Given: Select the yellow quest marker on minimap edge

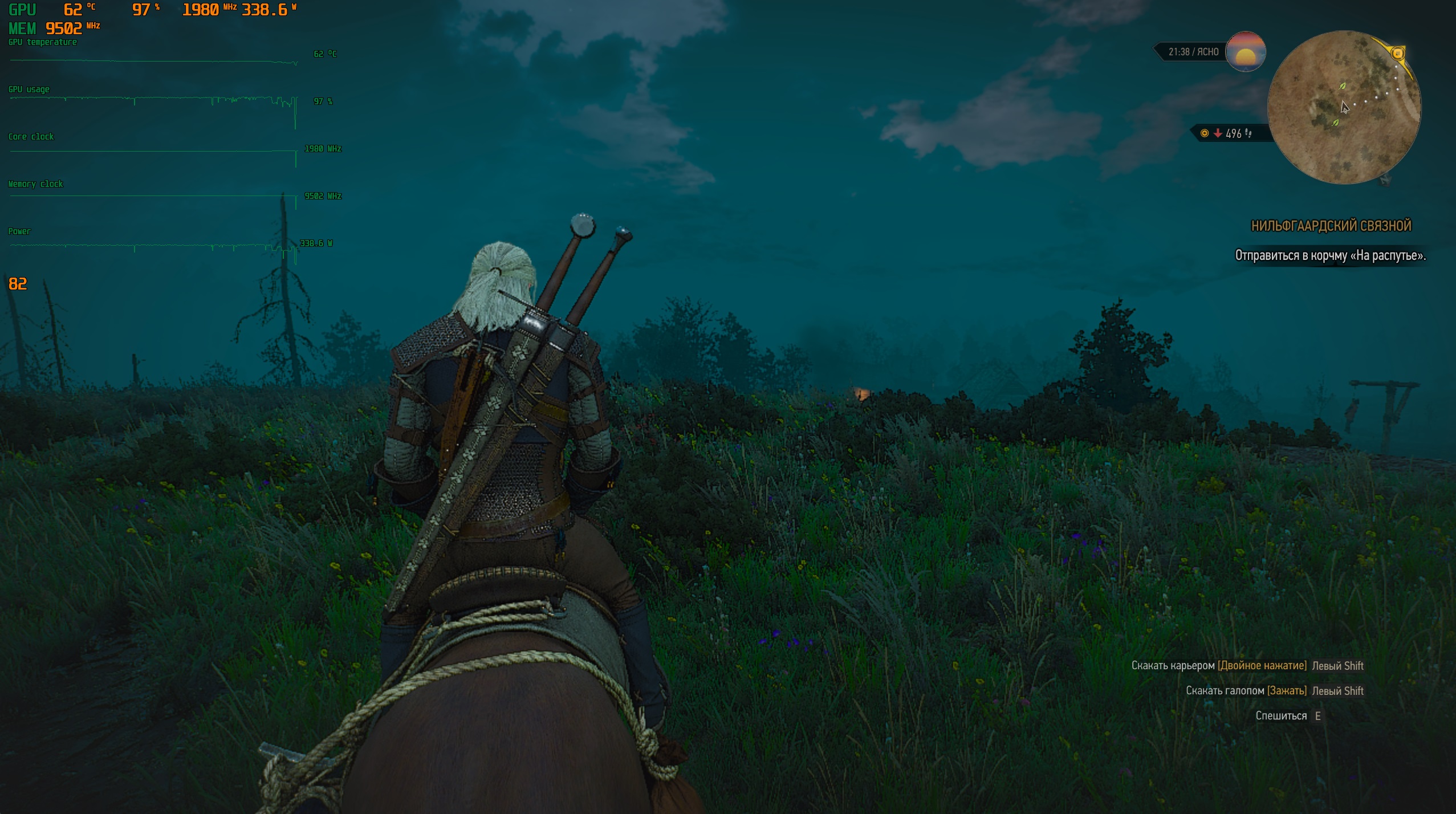Looking at the screenshot, I should 1397,54.
